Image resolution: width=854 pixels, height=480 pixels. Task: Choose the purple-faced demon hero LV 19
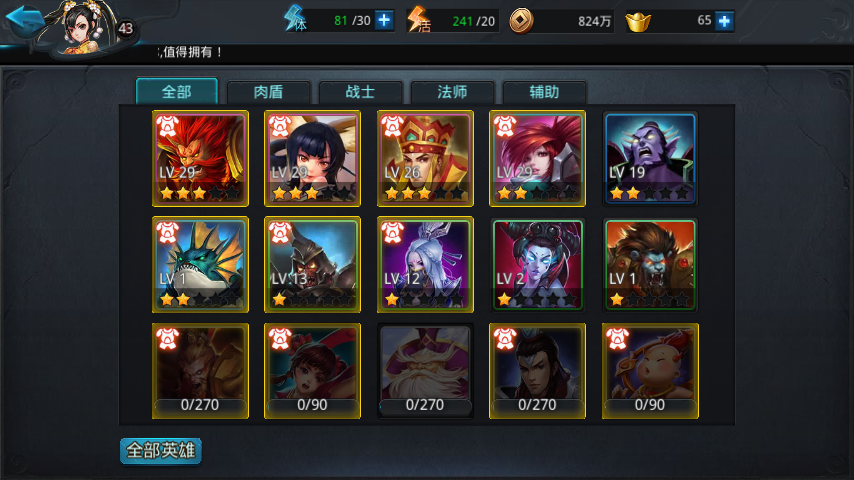[650, 158]
